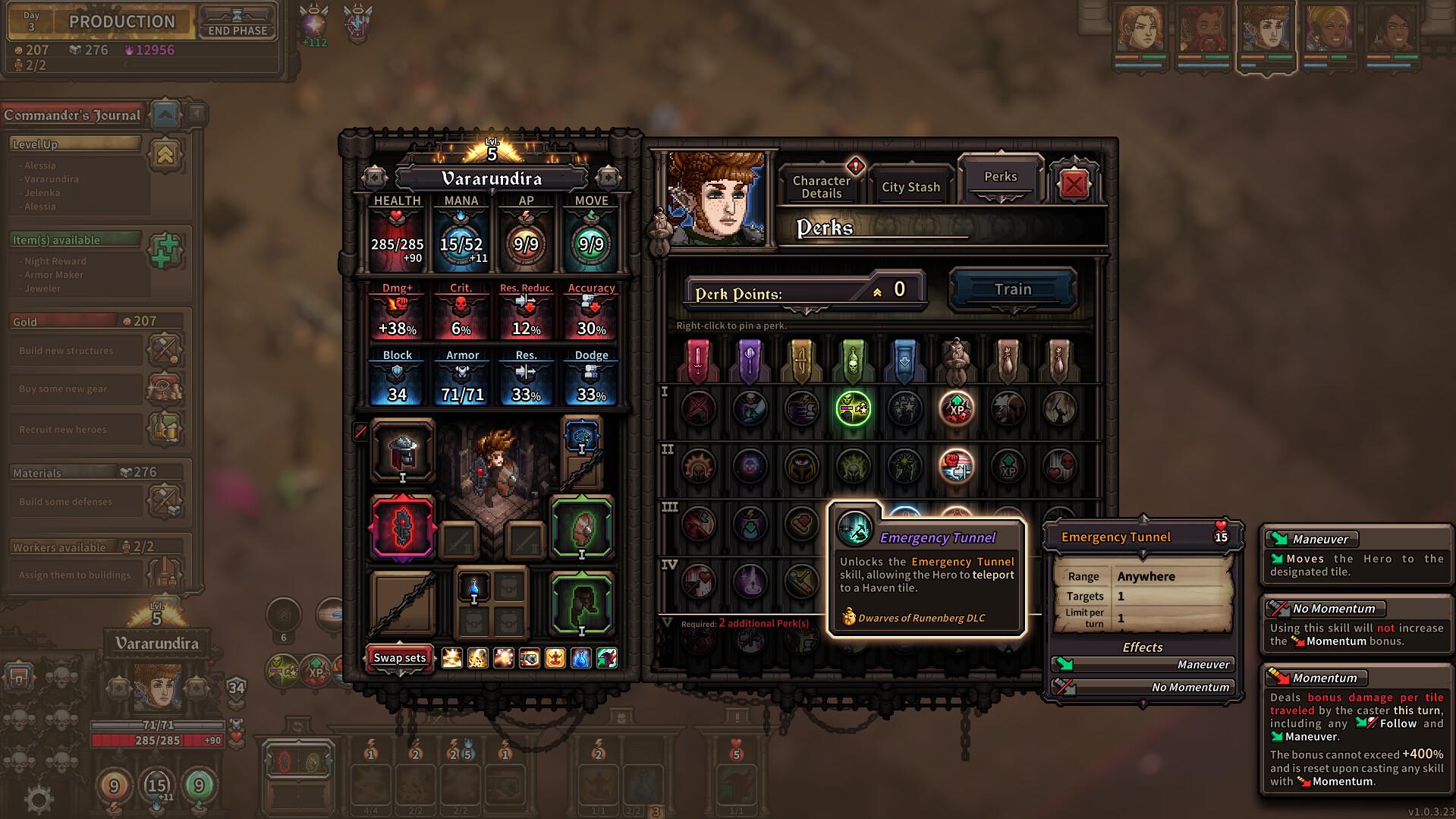This screenshot has height=819, width=1456.
Task: Select Vararundira's hero portrait at top right
Action: (x=1267, y=32)
